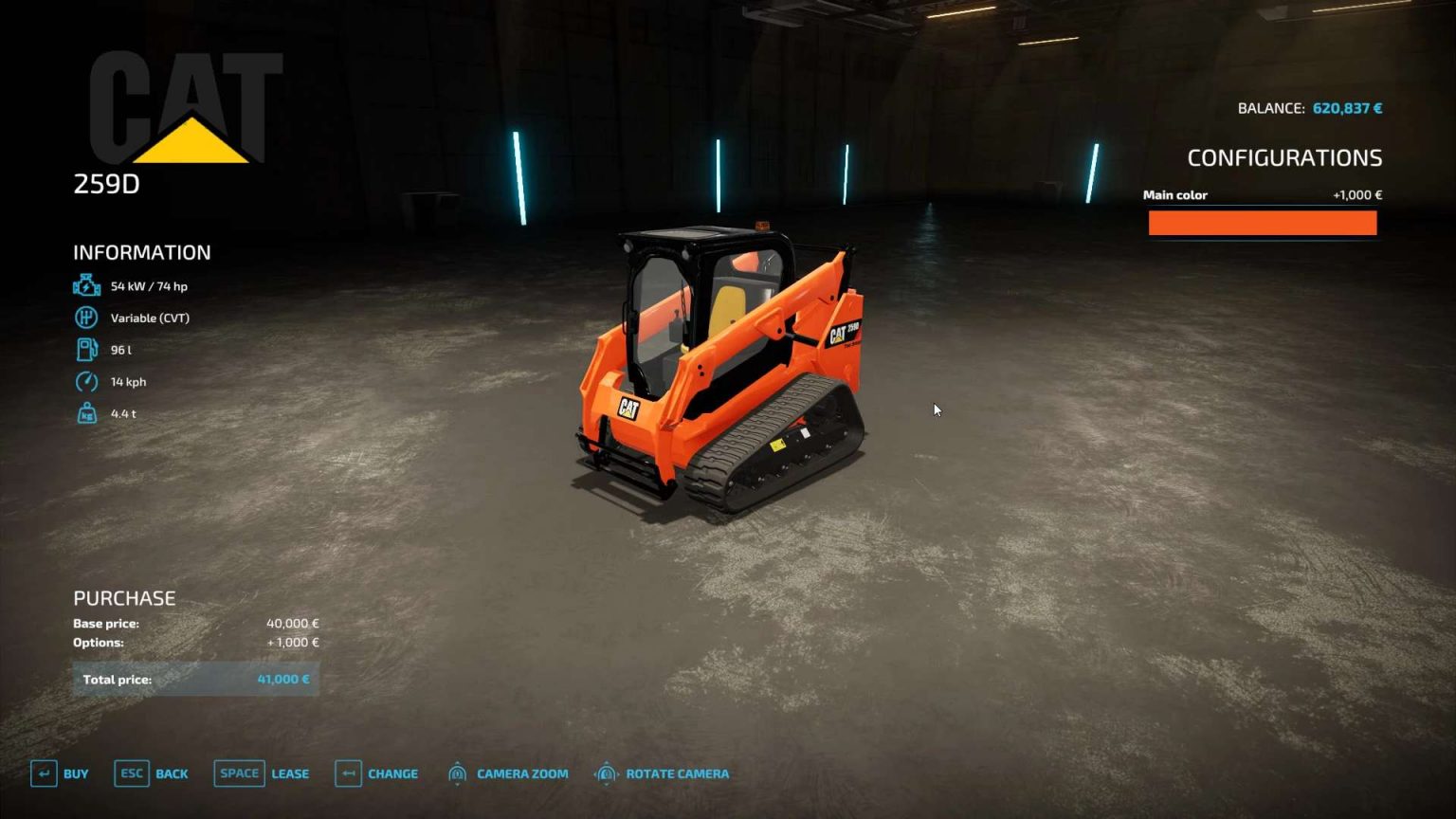Click the engine power icon
Viewport: 1456px width, 819px height.
[86, 284]
